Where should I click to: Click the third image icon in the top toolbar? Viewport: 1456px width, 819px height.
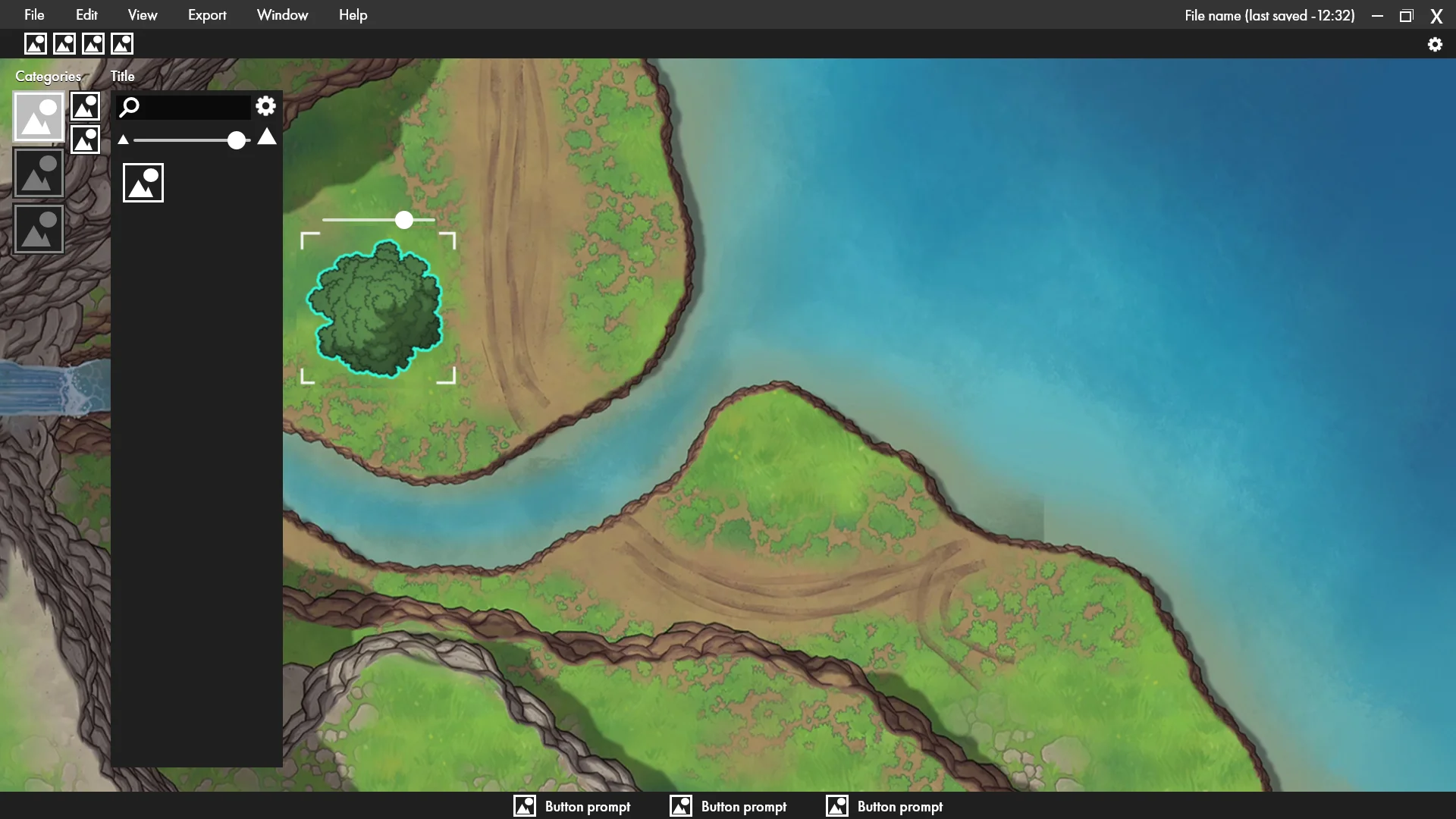pyautogui.click(x=93, y=43)
